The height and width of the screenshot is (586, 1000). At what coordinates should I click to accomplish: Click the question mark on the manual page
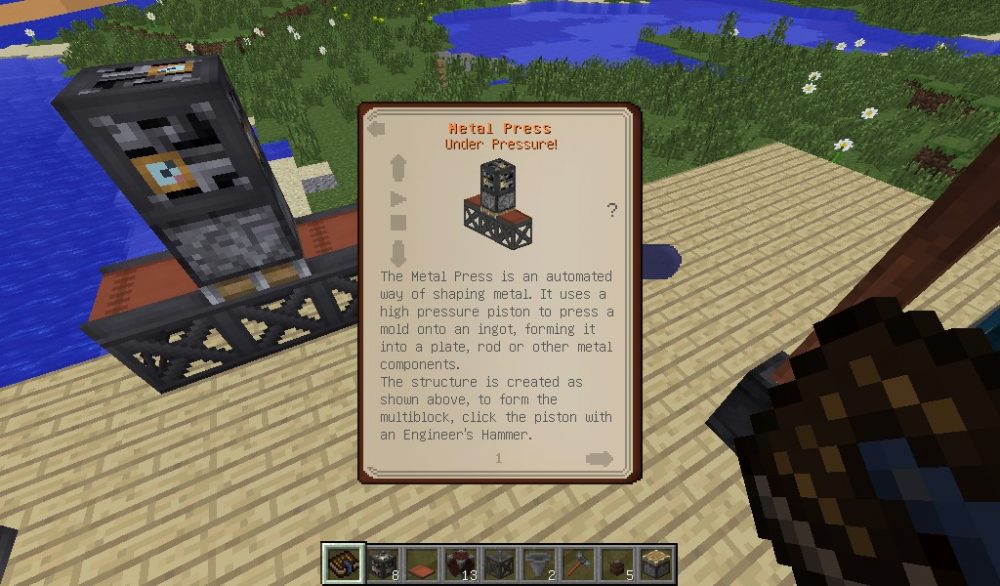click(612, 210)
